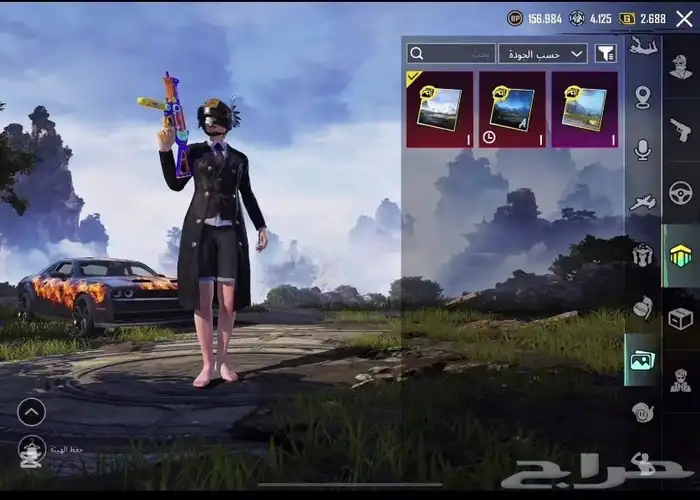This screenshot has width=700, height=500.
Task: Open the map pin marker subcategory
Action: coord(642,97)
